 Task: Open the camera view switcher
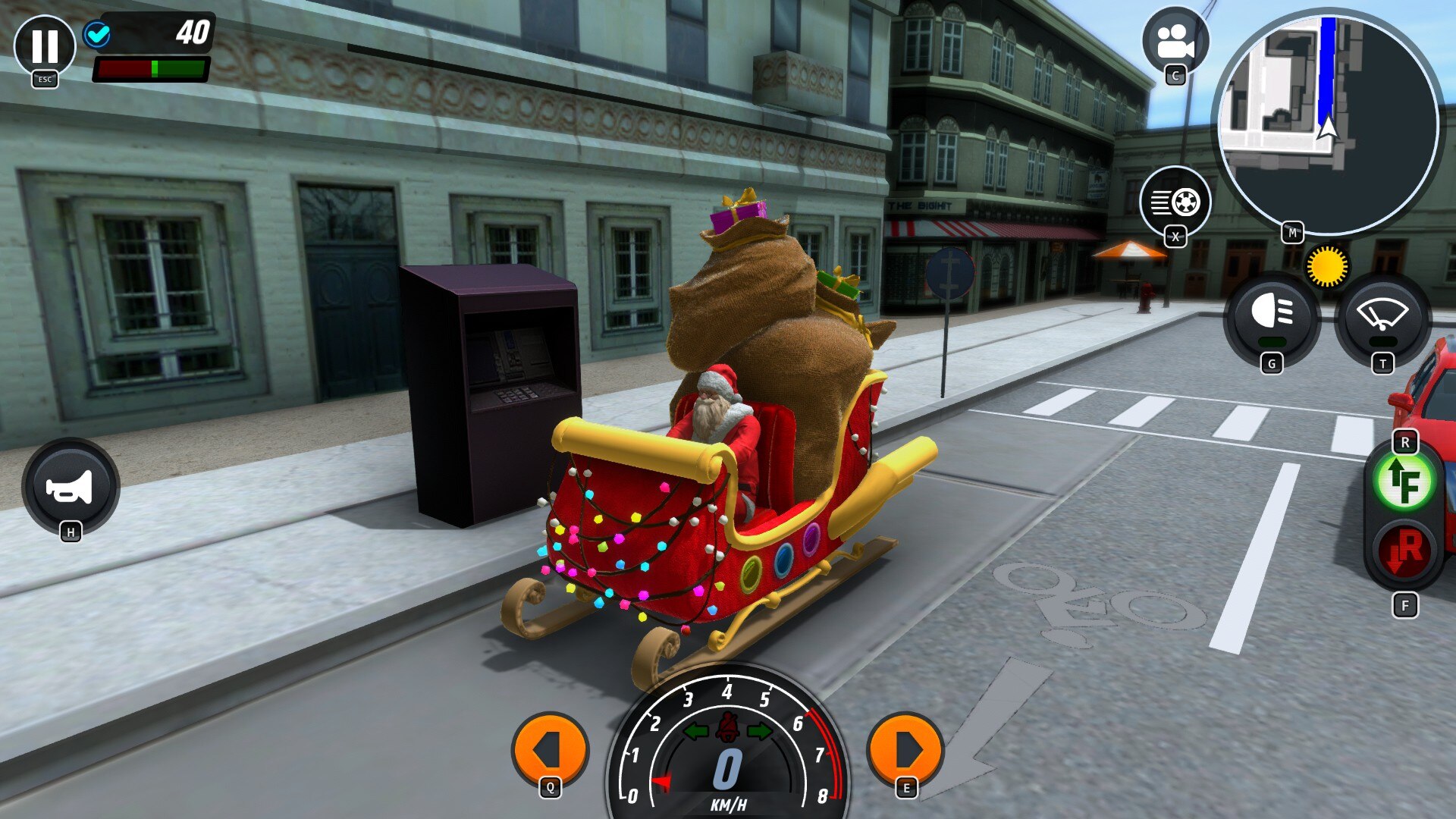coord(1175,42)
